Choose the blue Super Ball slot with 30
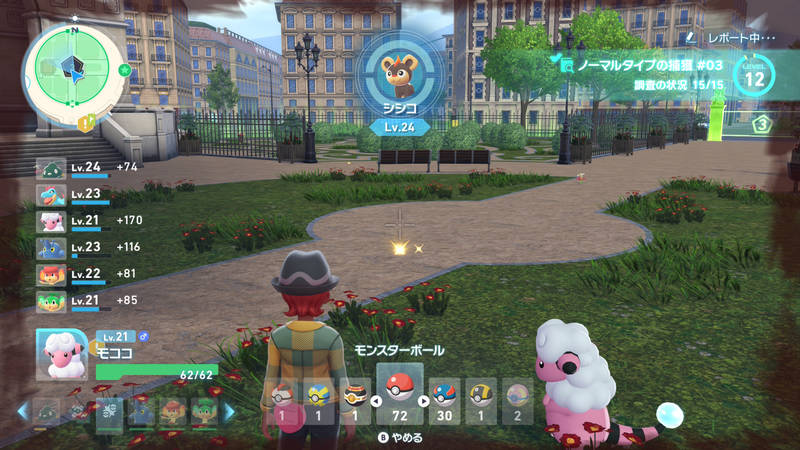 point(444,398)
